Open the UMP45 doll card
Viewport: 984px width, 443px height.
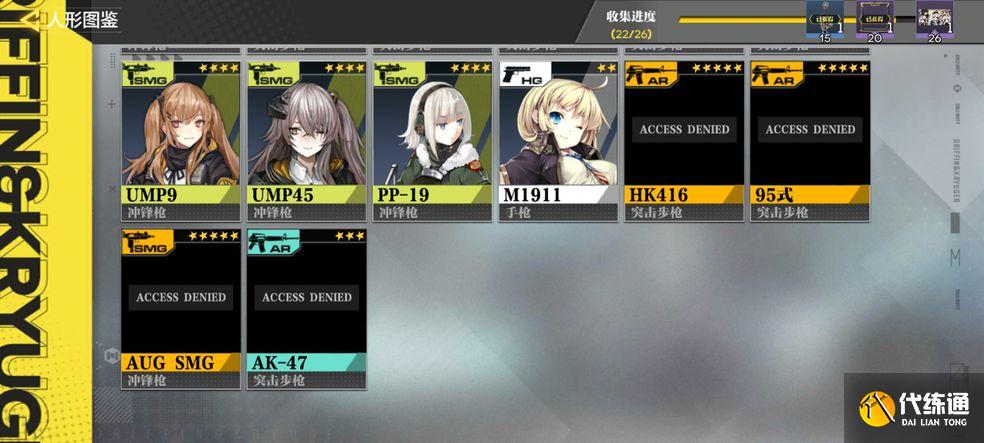(307, 140)
